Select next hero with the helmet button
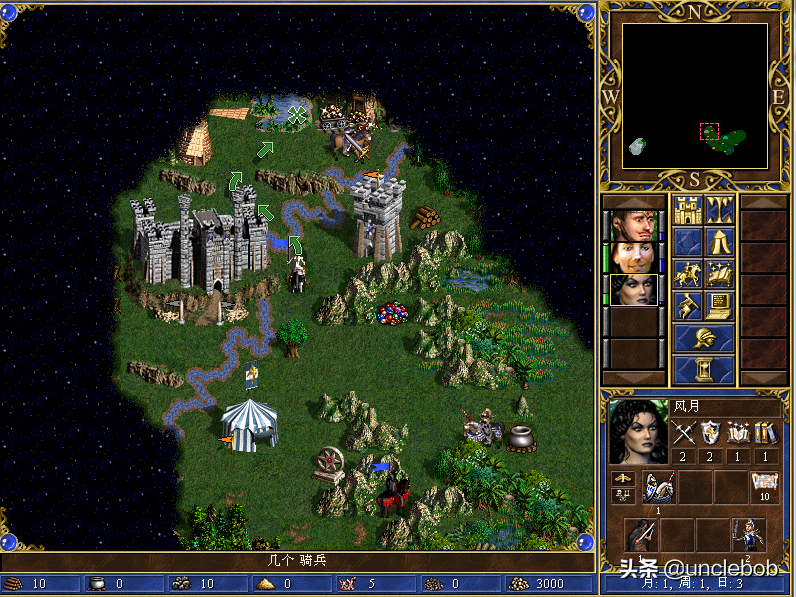Screen dimensions: 796x597 coord(704,338)
